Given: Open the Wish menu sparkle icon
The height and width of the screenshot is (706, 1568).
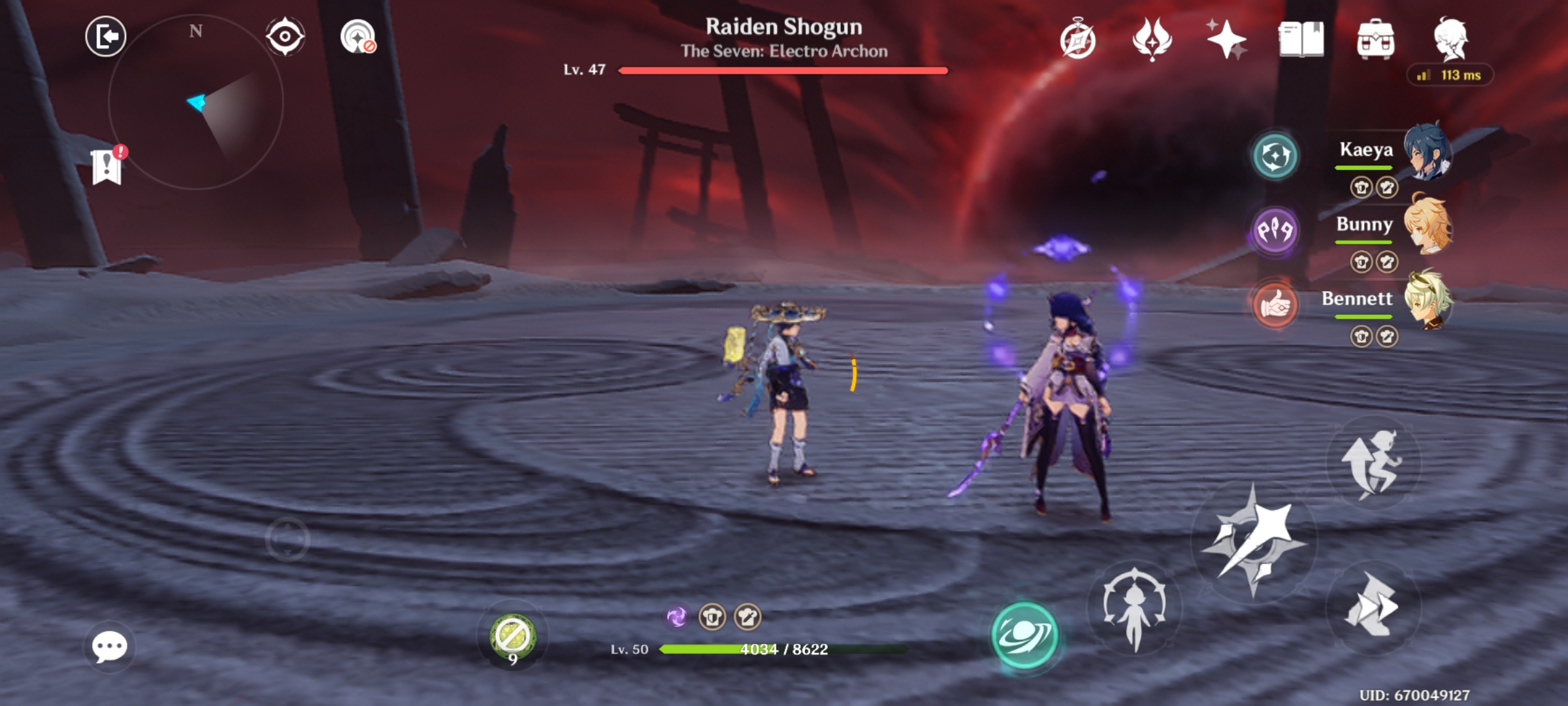Looking at the screenshot, I should pos(1227,39).
